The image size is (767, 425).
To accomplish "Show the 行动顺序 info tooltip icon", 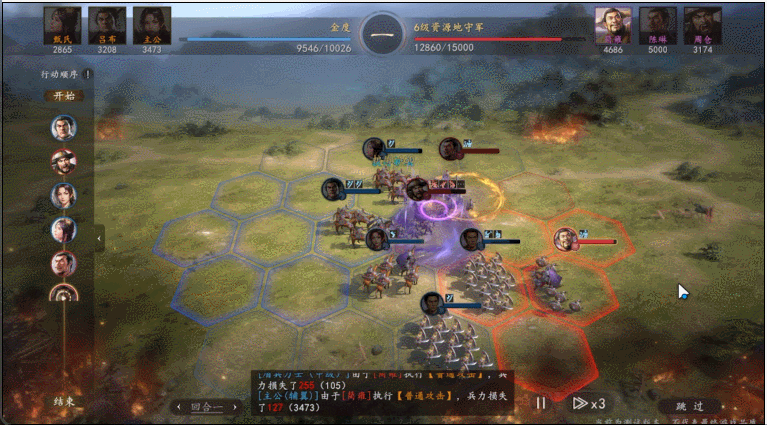I will tap(87, 74).
